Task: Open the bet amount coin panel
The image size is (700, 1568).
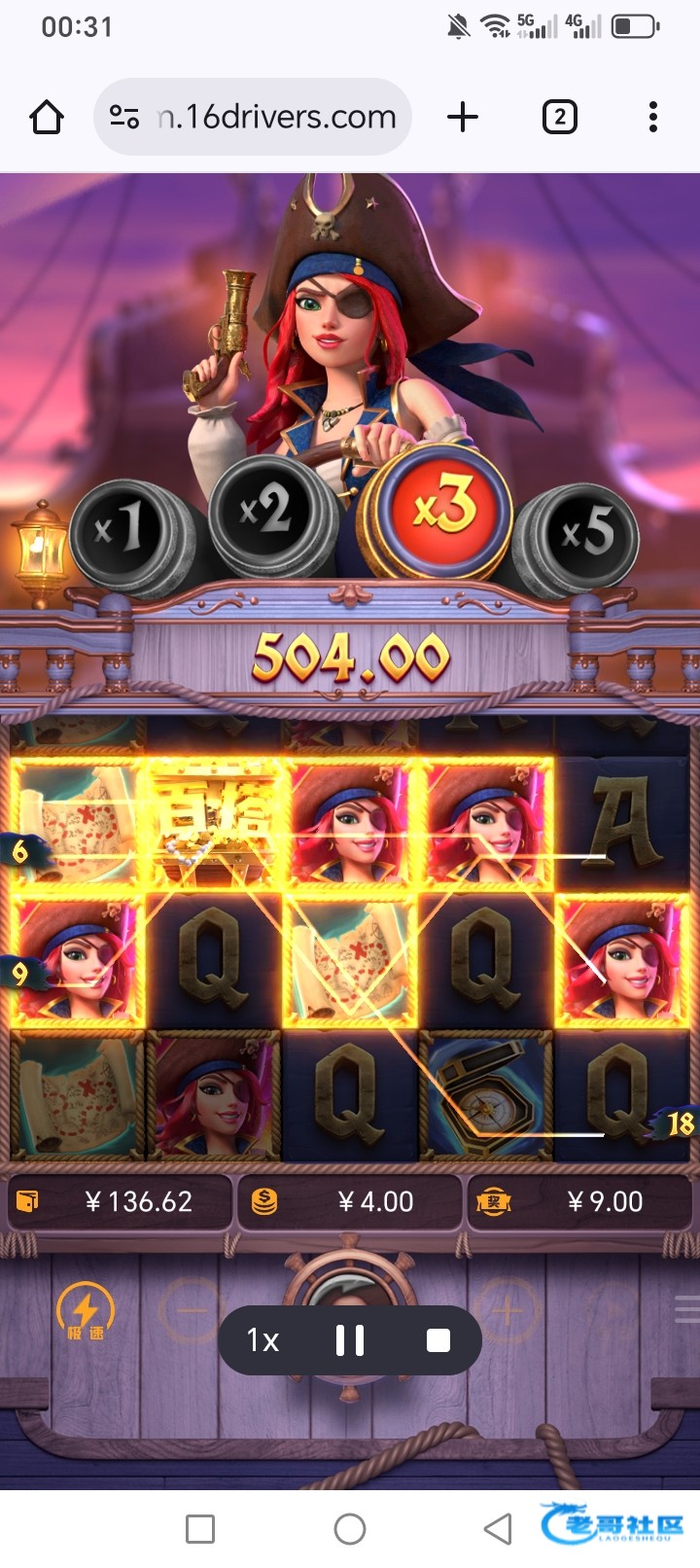Action: pyautogui.click(x=349, y=1202)
